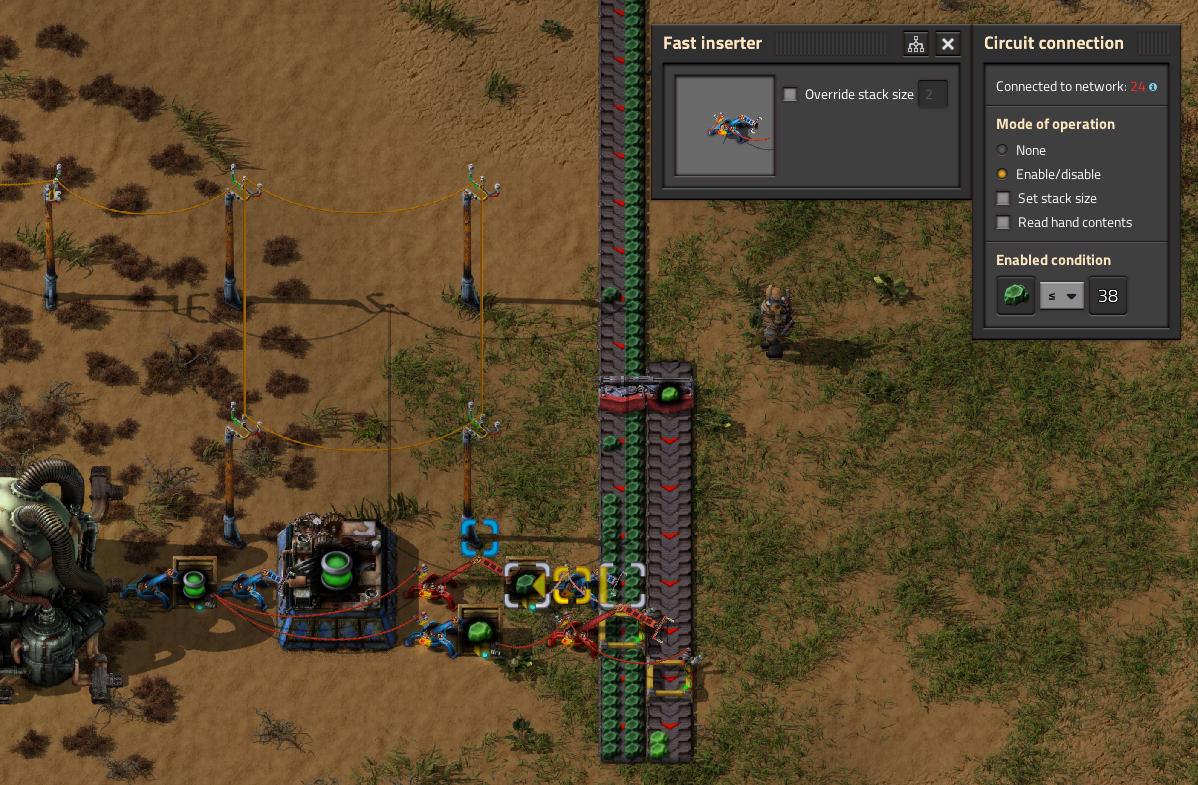Close the Fast inserter window
The height and width of the screenshot is (785, 1198).
pyautogui.click(x=948, y=44)
